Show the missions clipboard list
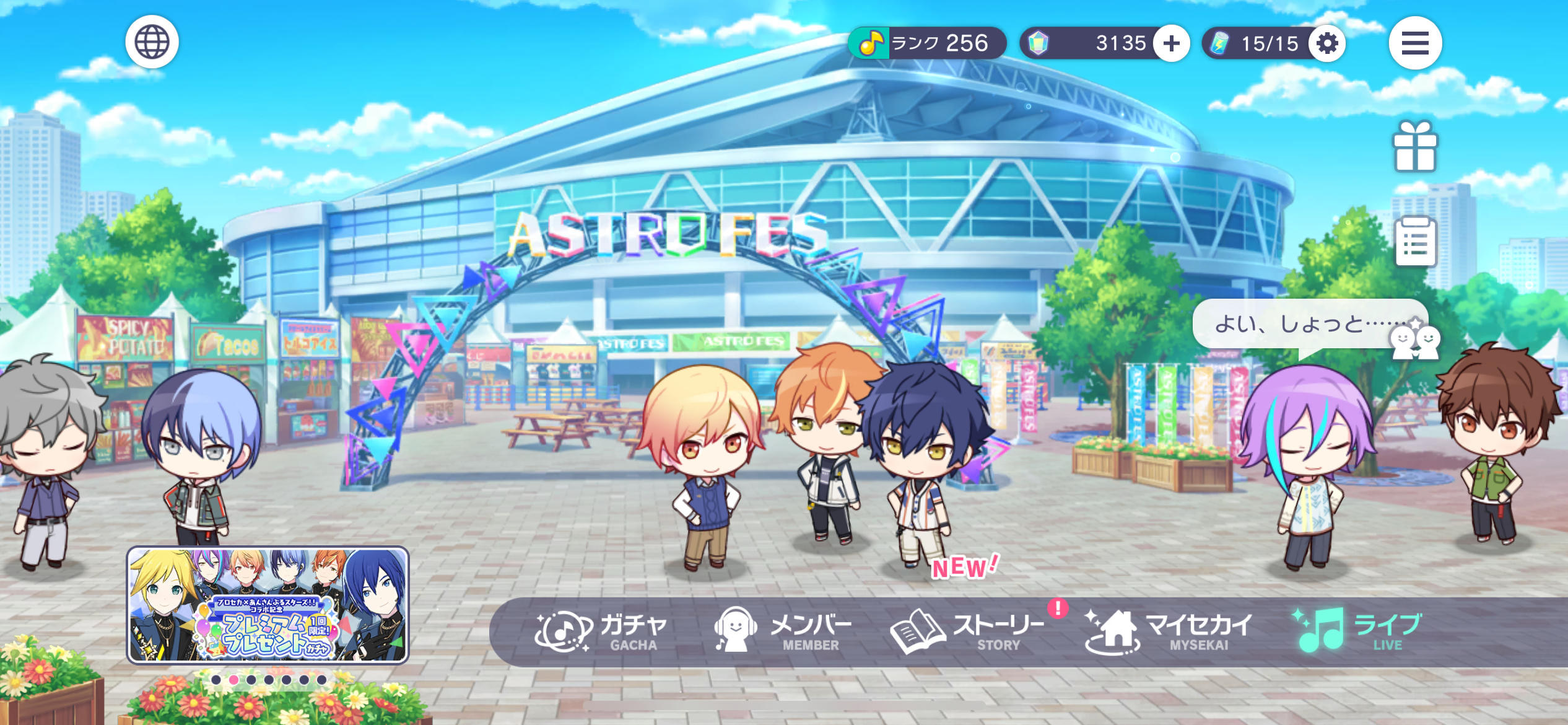The height and width of the screenshot is (725, 1568). [1416, 242]
